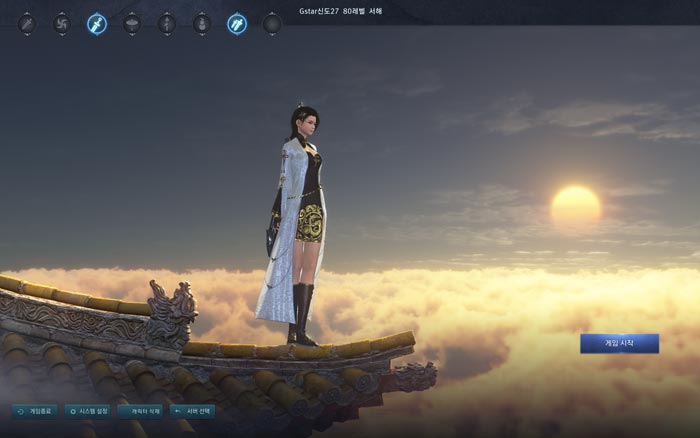Choose the 캐릭터 삭제 delete character button

140,411
